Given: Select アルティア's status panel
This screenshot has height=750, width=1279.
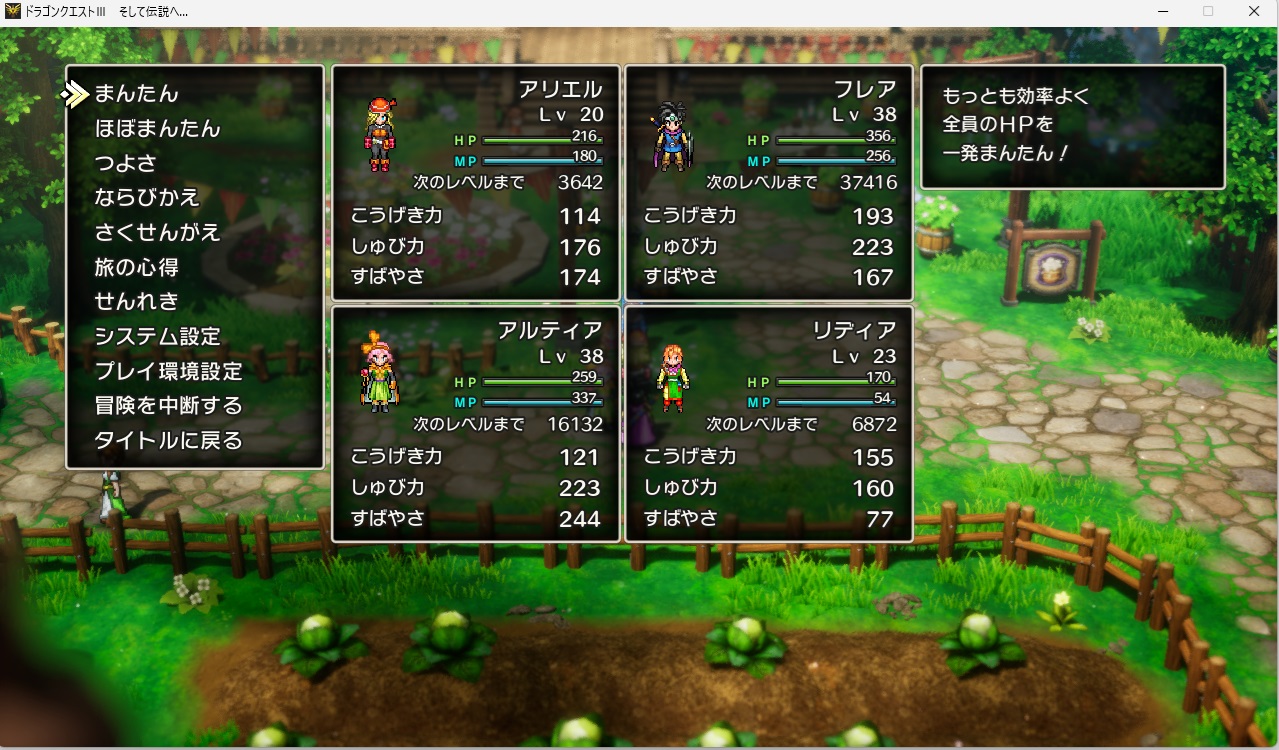Looking at the screenshot, I should click(x=476, y=424).
